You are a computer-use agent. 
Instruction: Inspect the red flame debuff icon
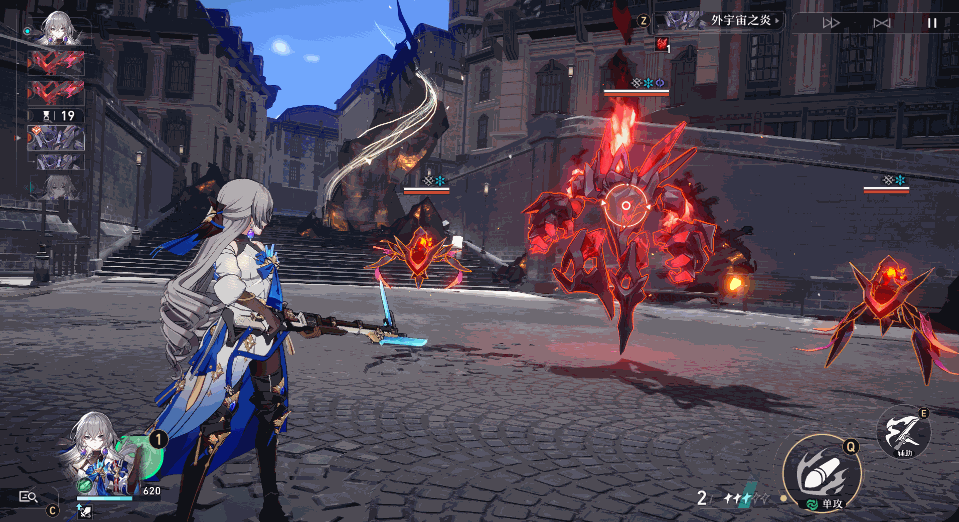click(x=662, y=44)
